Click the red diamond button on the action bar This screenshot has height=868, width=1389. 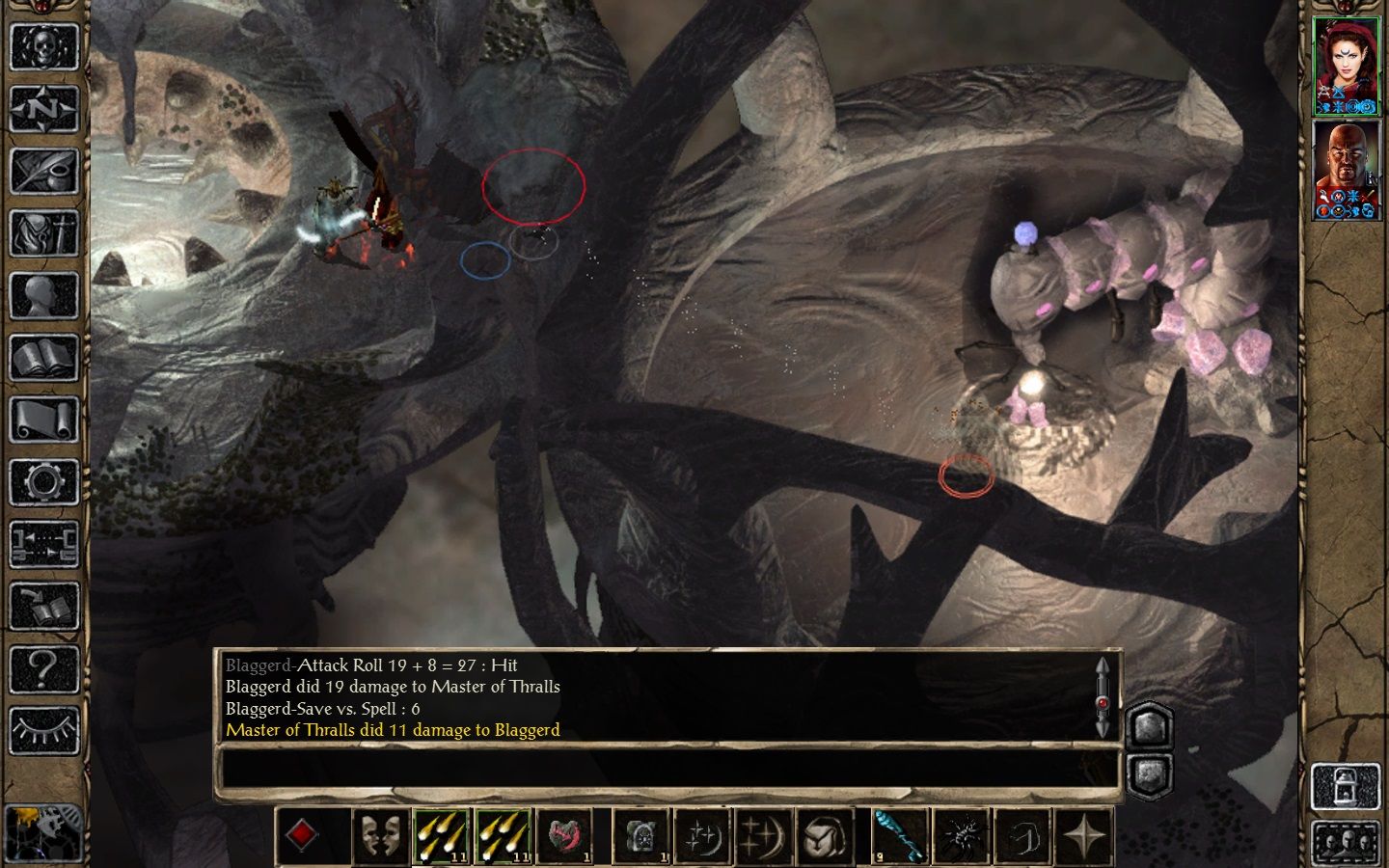pos(304,835)
